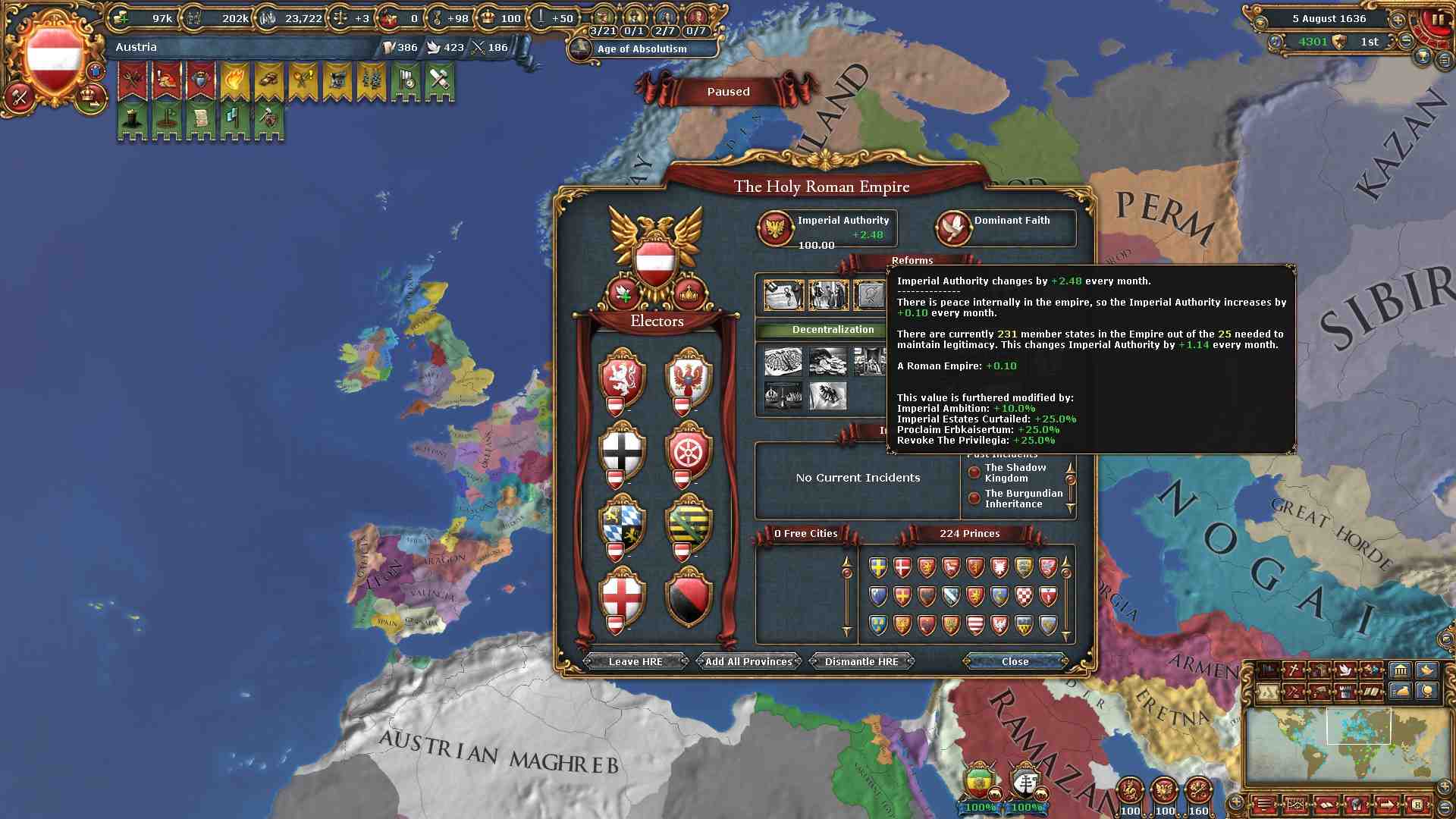
Task: Select Add All Provinces button
Action: click(x=748, y=661)
